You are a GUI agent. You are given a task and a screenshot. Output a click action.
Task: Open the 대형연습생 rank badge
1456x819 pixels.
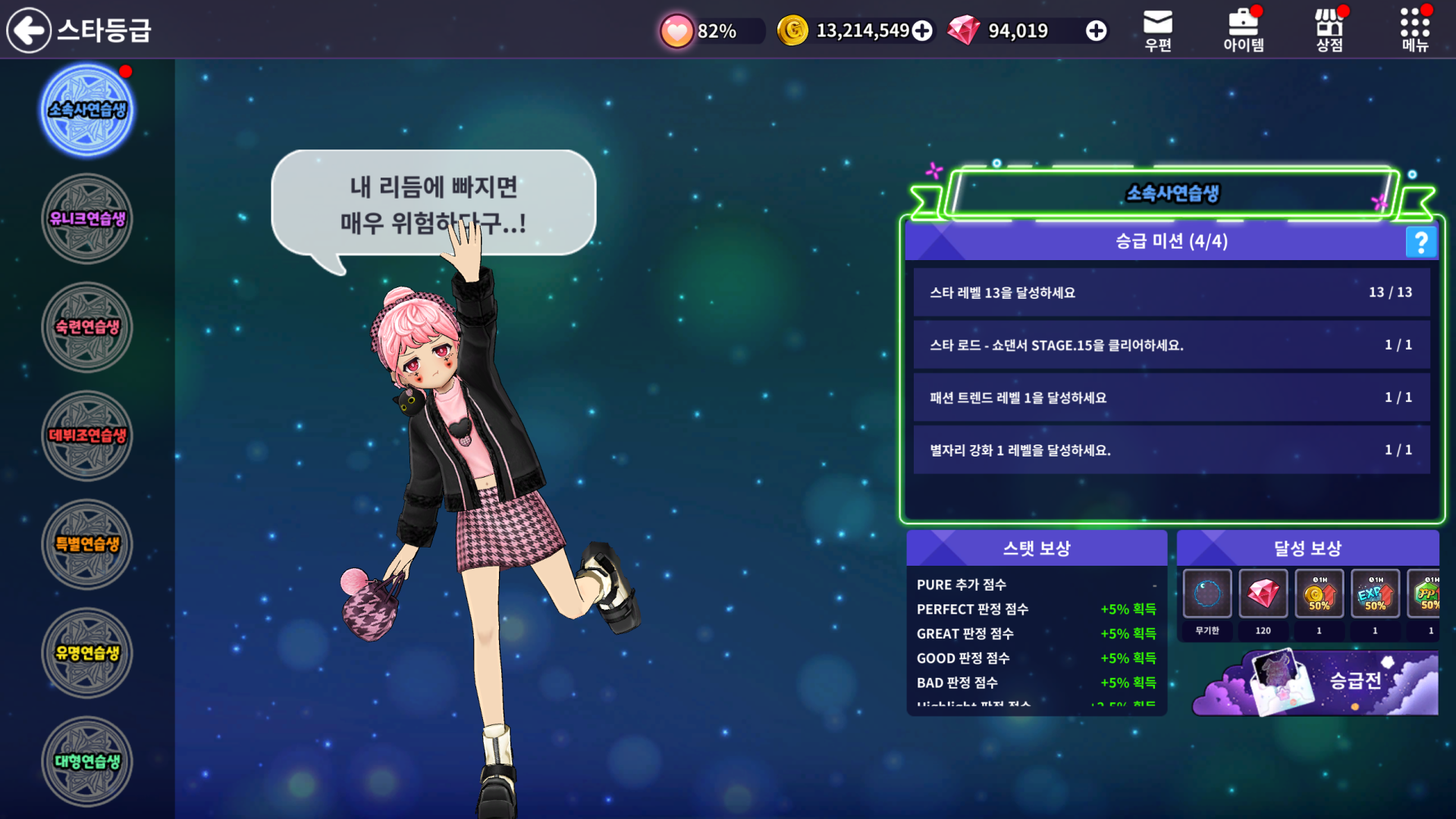87,761
